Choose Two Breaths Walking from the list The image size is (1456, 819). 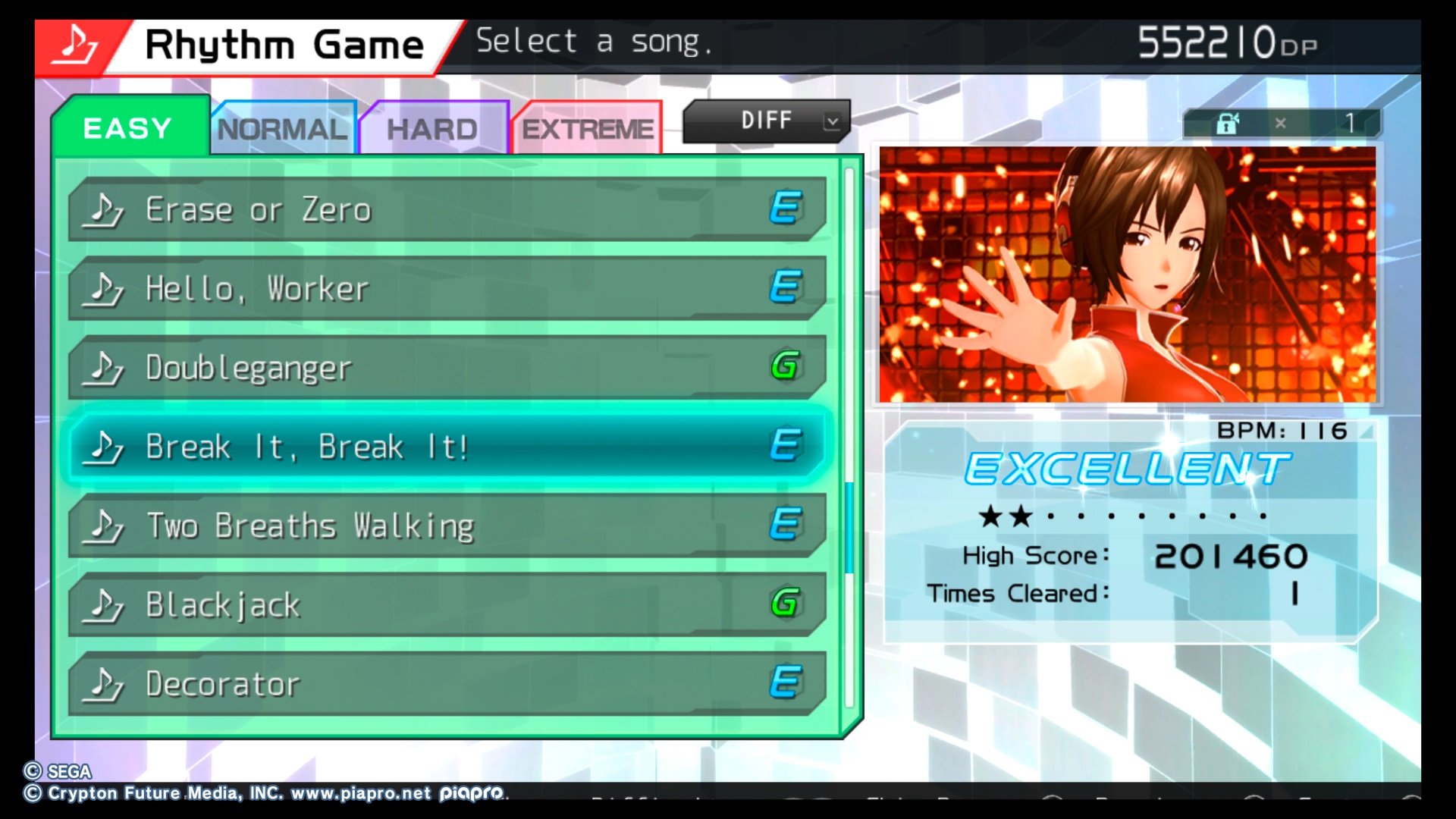point(446,526)
